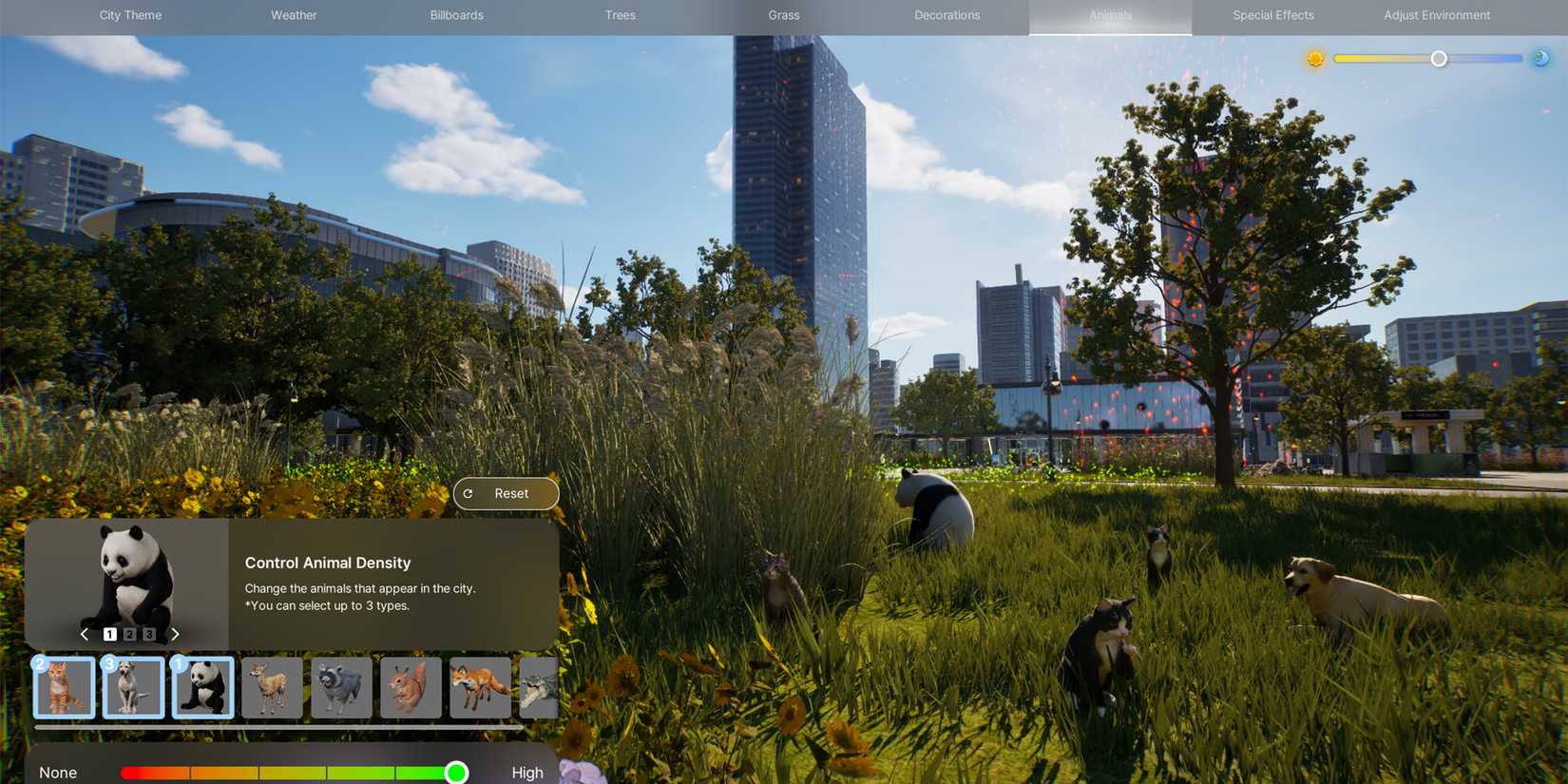Deselect the dog animal type
Screen dimensions: 1568x784
click(x=133, y=686)
